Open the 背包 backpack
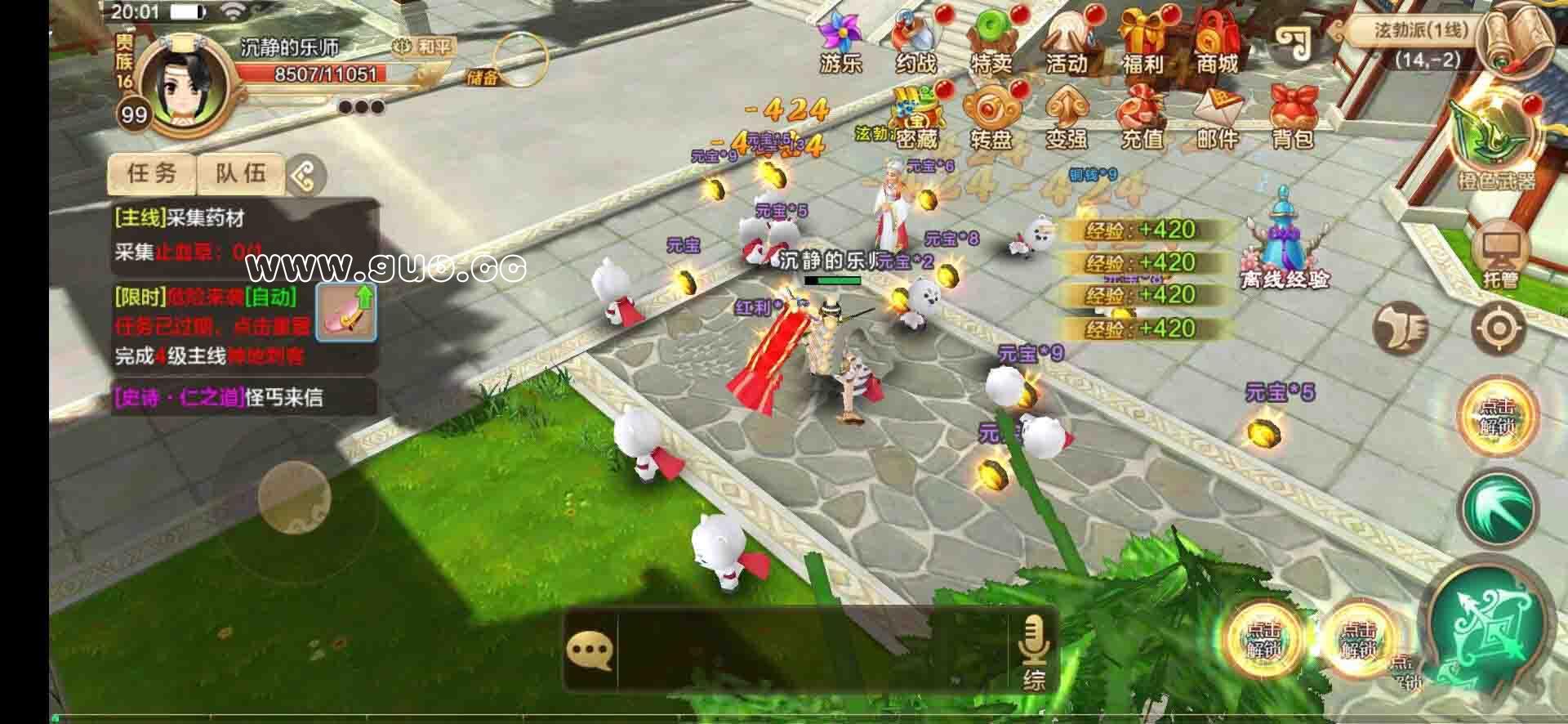The height and width of the screenshot is (724, 1568). click(x=1292, y=118)
